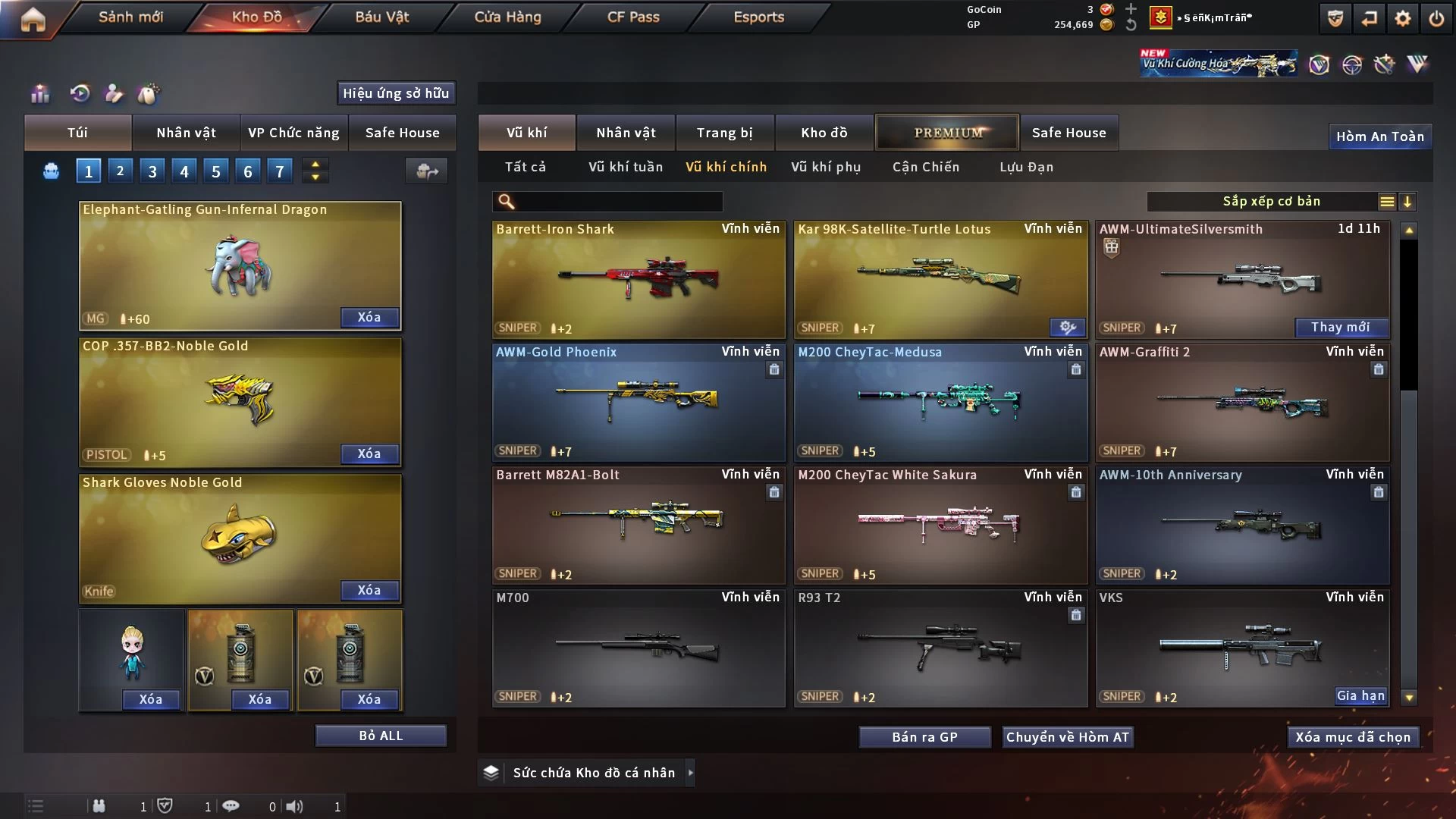Viewport: 1456px width, 819px height.
Task: Remove the Elephant-Gatling Gun with Xóa
Action: click(x=369, y=317)
